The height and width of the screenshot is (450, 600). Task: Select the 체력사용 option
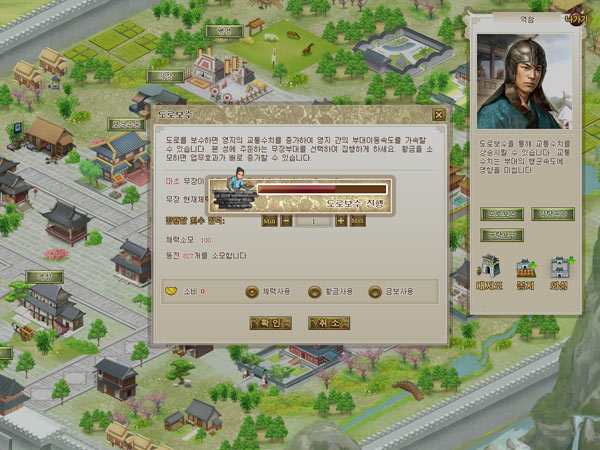252,292
